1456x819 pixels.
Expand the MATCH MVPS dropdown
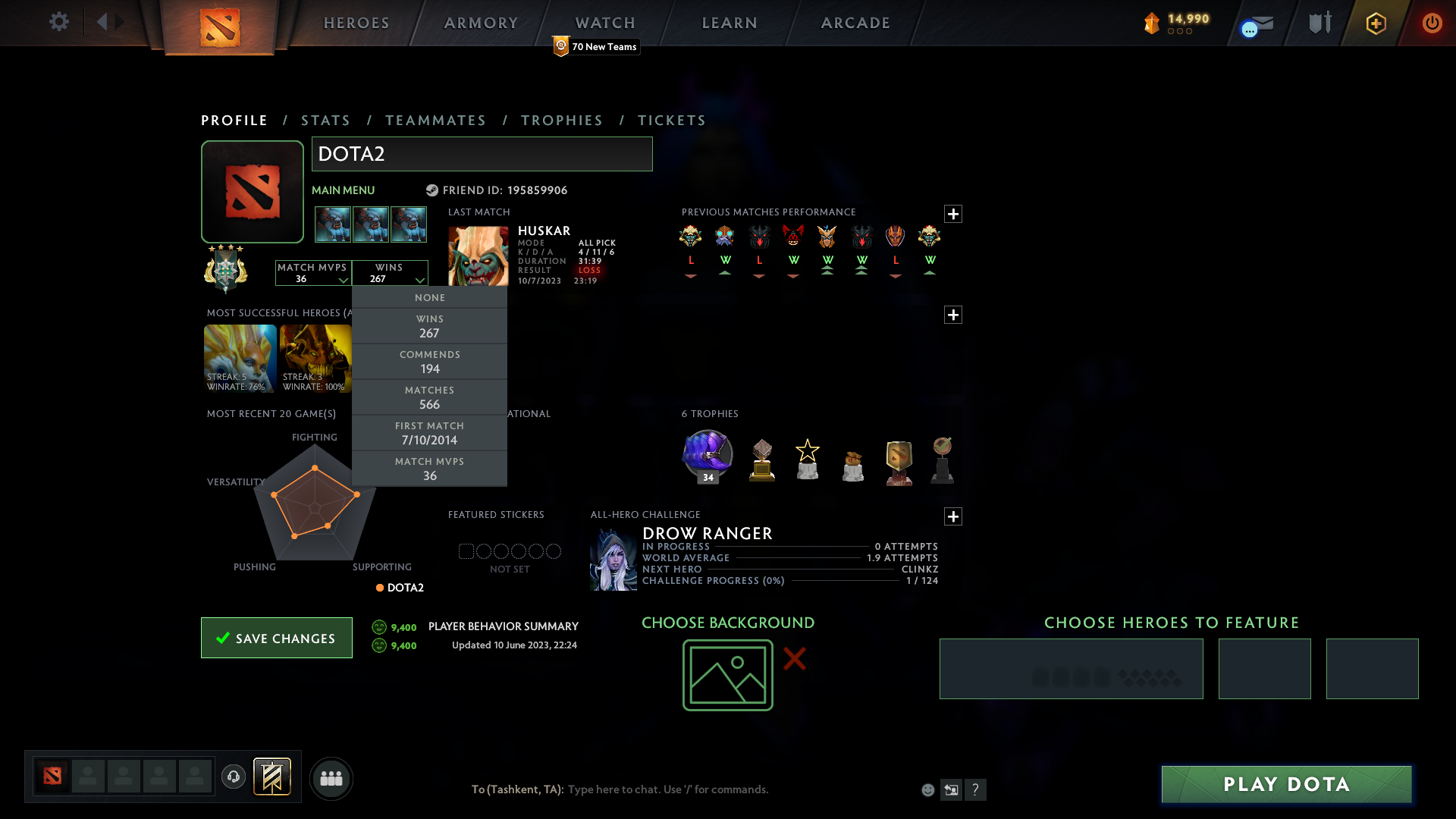312,273
